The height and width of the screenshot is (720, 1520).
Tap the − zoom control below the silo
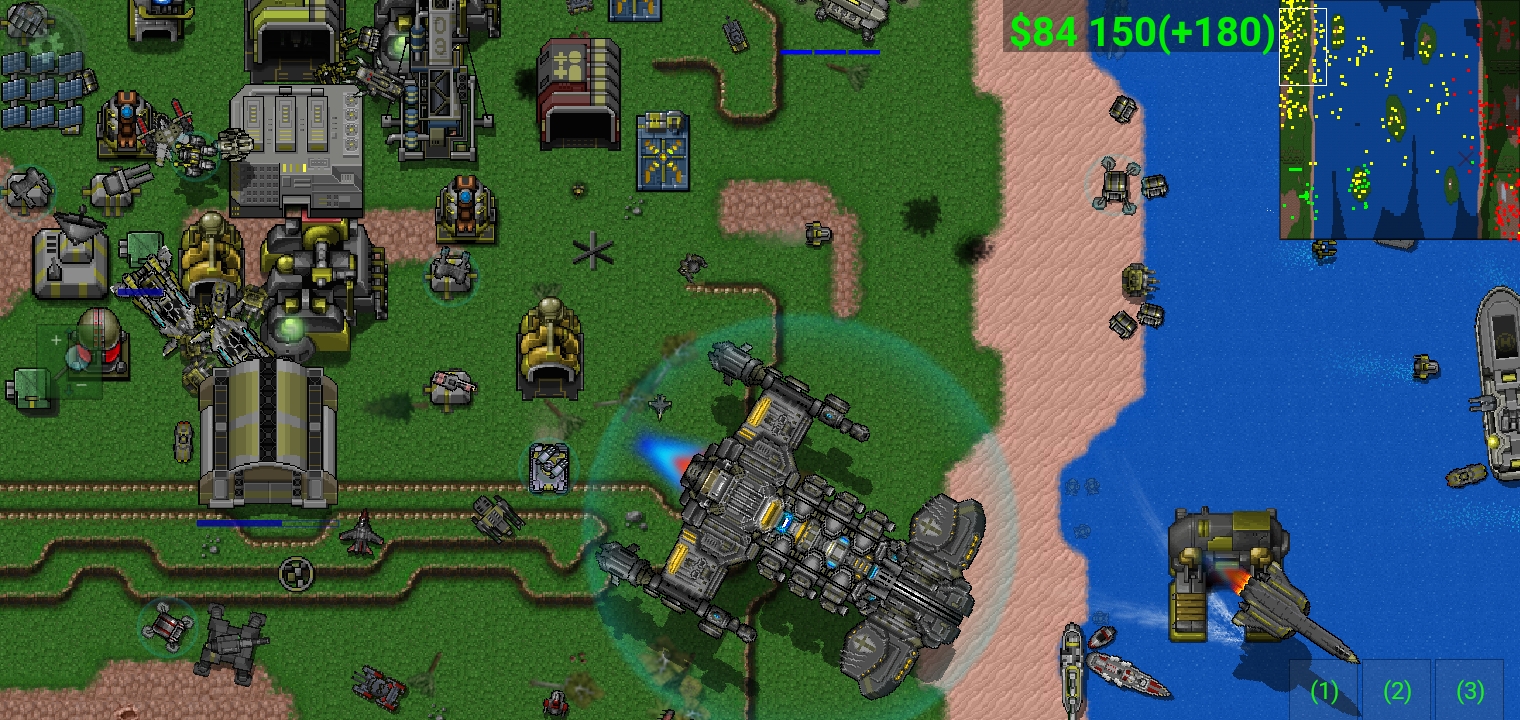coord(82,385)
